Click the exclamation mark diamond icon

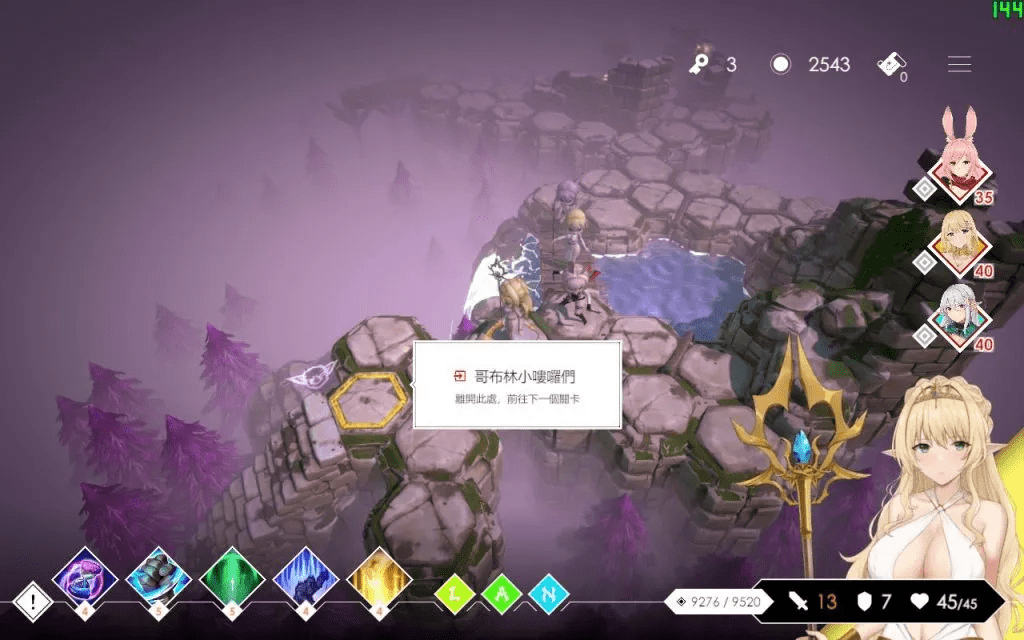(x=33, y=602)
